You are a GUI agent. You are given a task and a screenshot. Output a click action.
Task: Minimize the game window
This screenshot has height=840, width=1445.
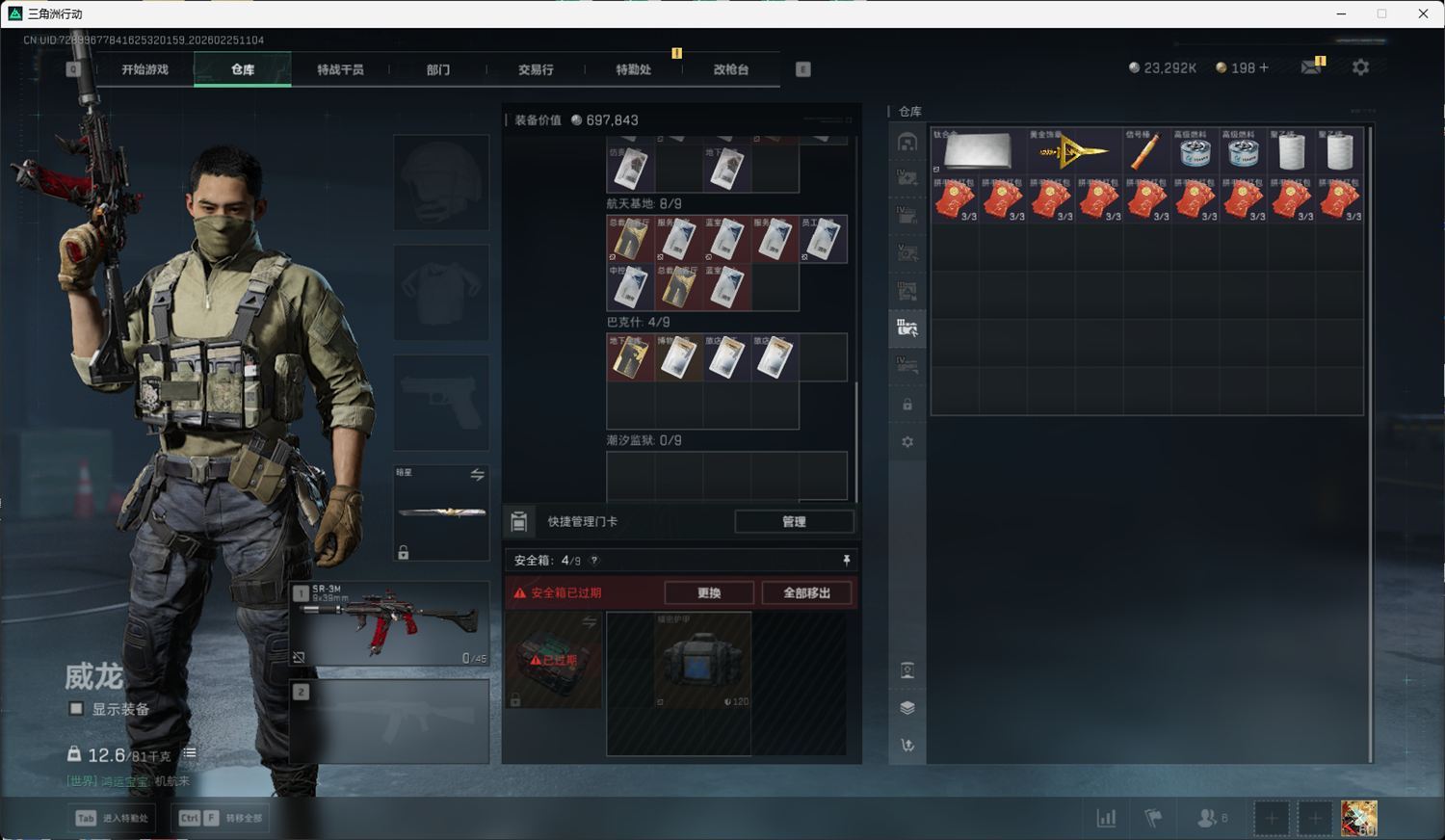(x=1341, y=13)
